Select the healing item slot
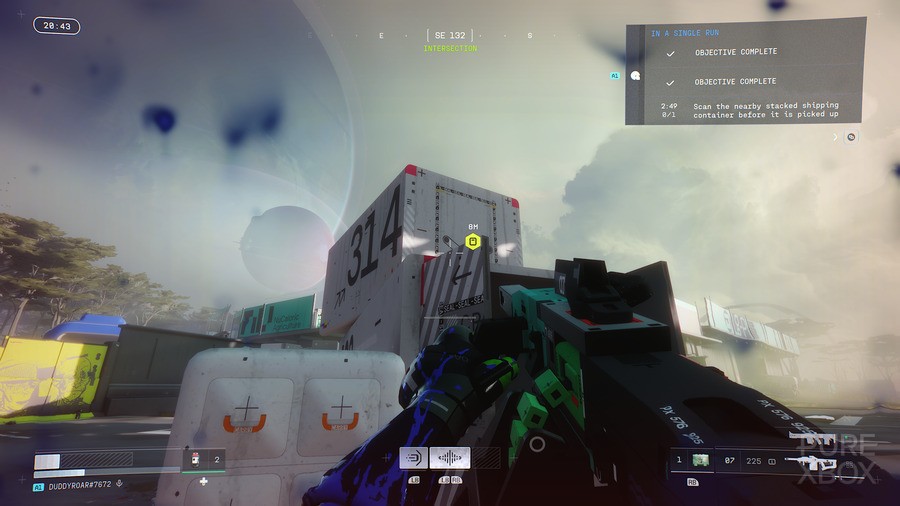The height and width of the screenshot is (506, 900). pyautogui.click(x=196, y=460)
